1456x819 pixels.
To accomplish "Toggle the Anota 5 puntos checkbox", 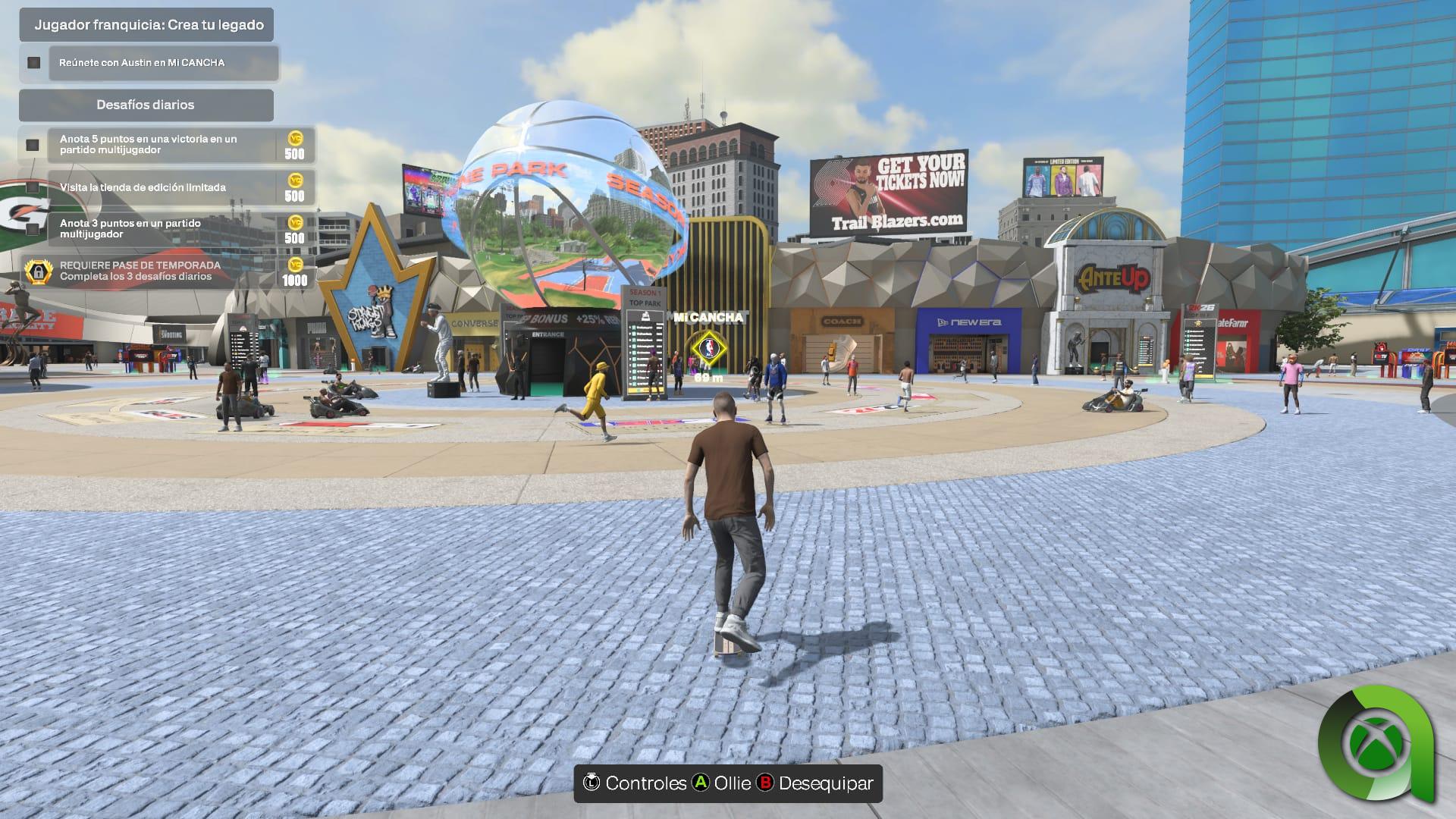I will [33, 145].
